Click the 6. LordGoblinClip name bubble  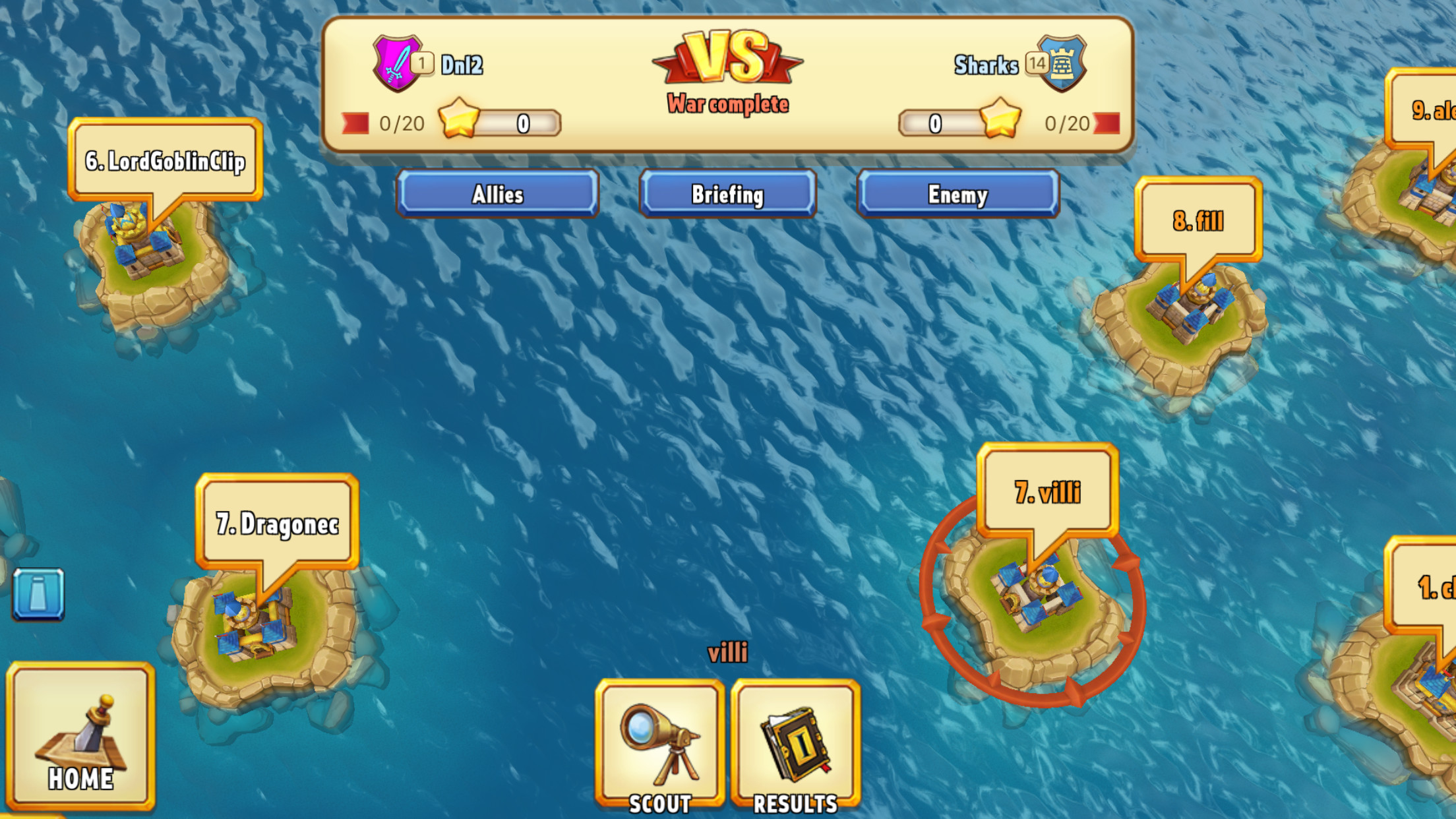click(166, 158)
